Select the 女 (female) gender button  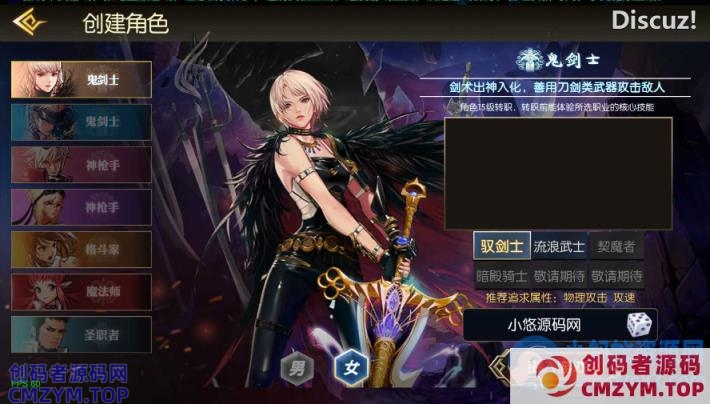pos(351,367)
